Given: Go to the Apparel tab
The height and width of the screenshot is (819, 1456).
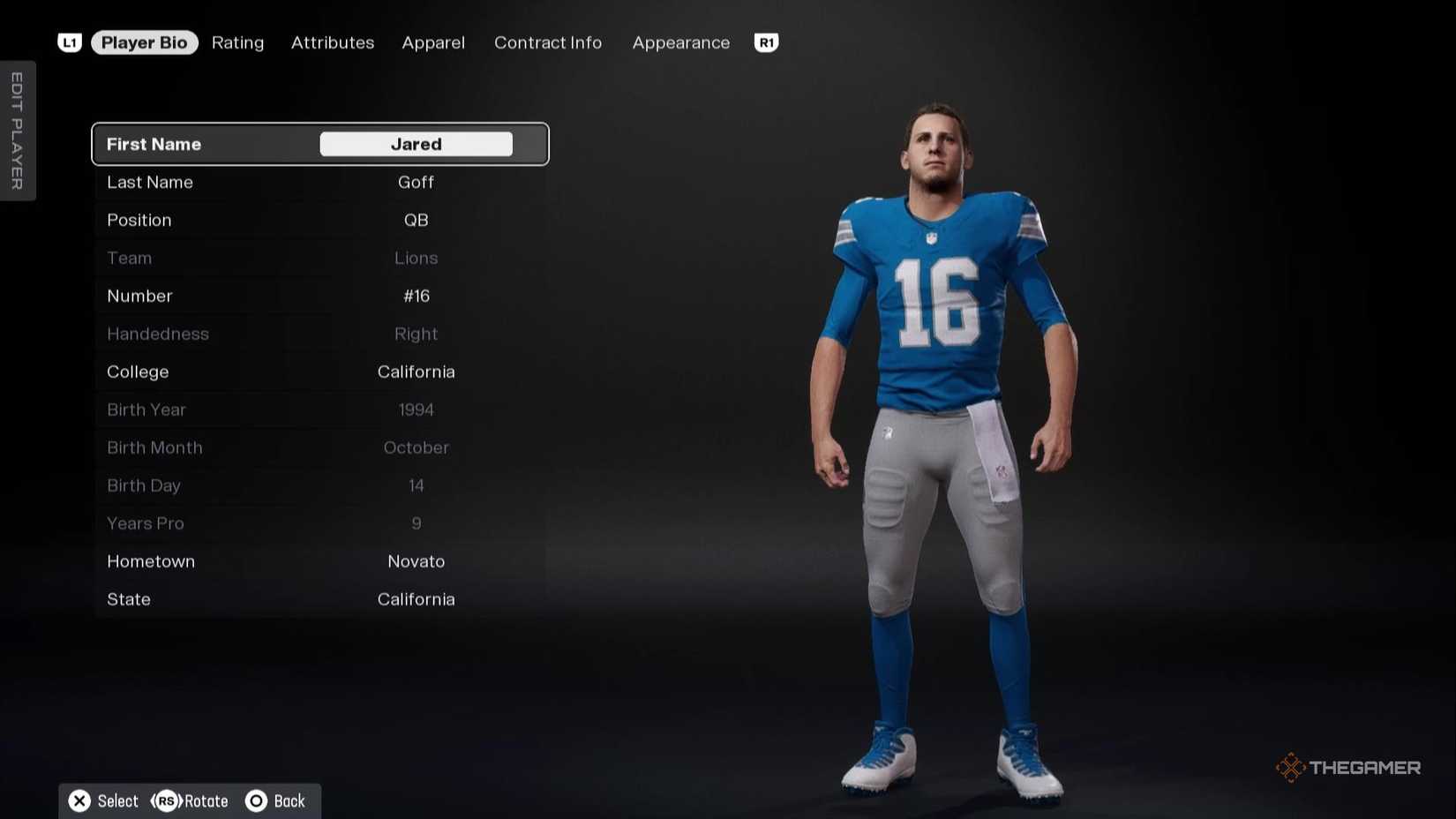Looking at the screenshot, I should 433,42.
